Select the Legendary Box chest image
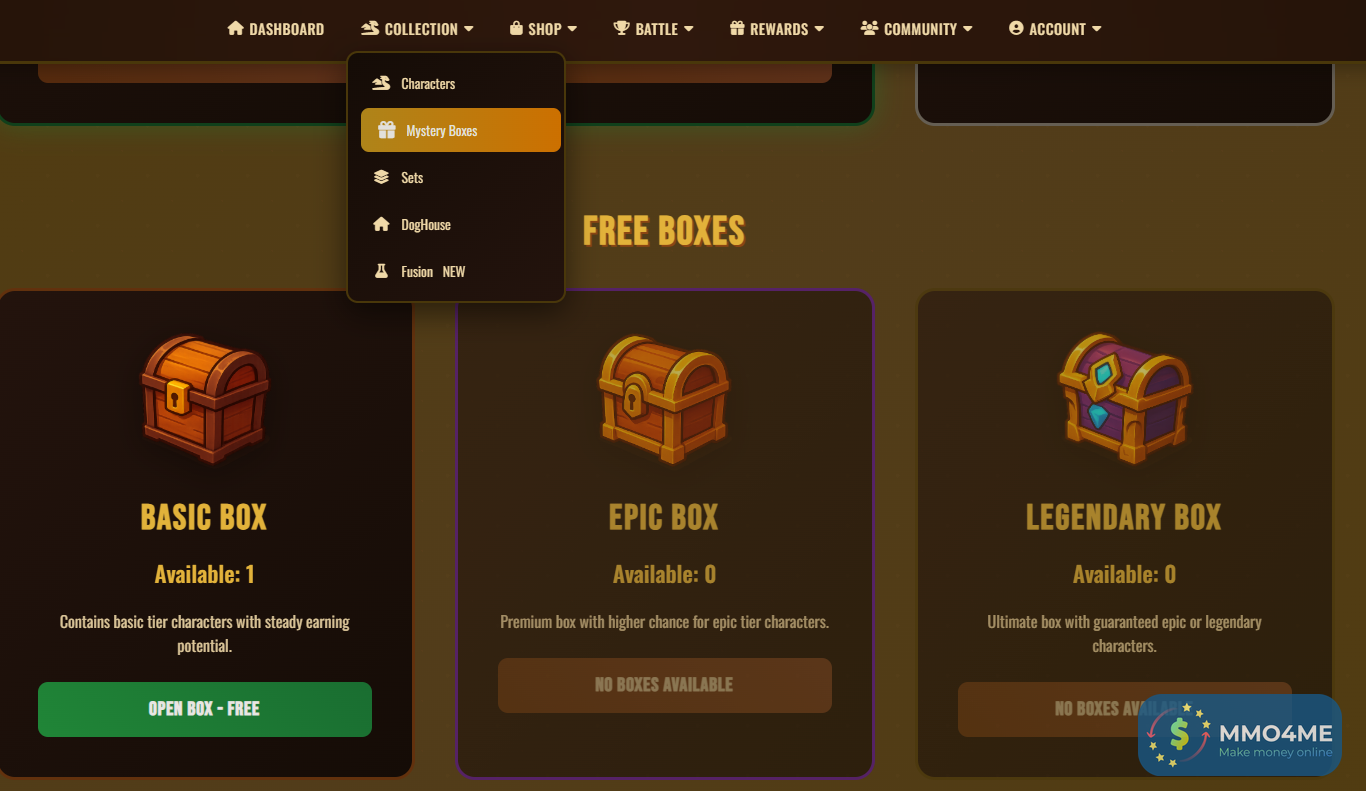Image resolution: width=1366 pixels, height=791 pixels. pos(1124,399)
